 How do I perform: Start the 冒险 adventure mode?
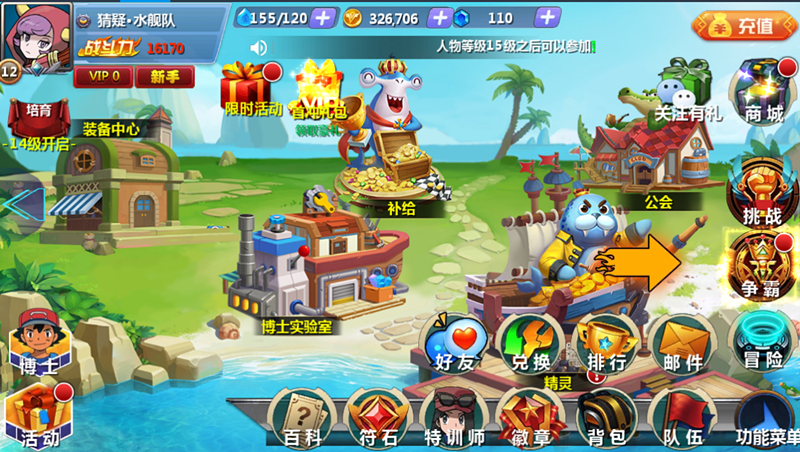pyautogui.click(x=763, y=342)
